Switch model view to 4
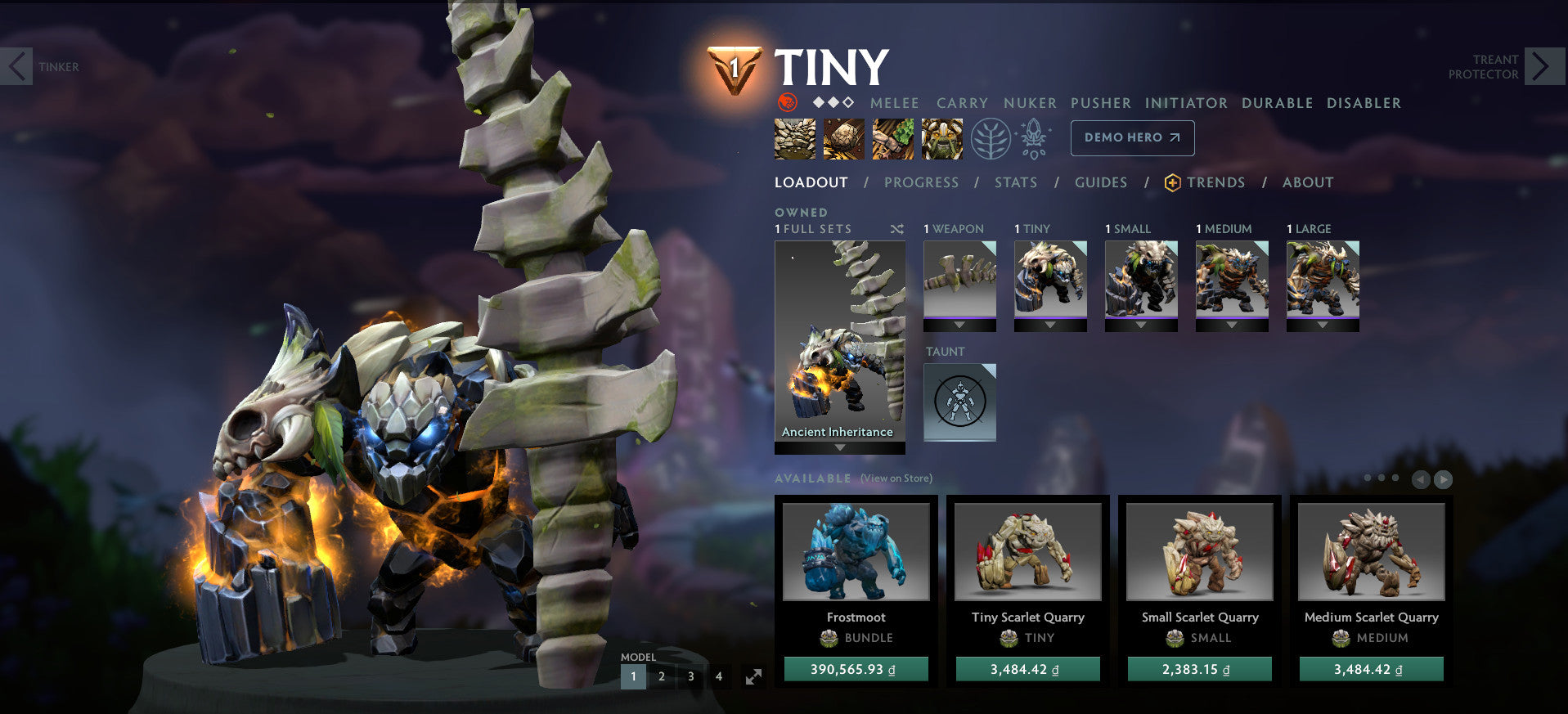 coord(719,676)
